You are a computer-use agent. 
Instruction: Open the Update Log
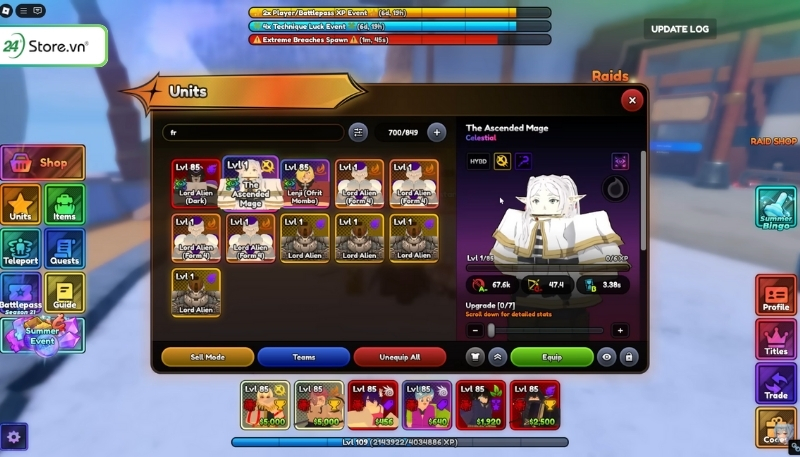680,29
